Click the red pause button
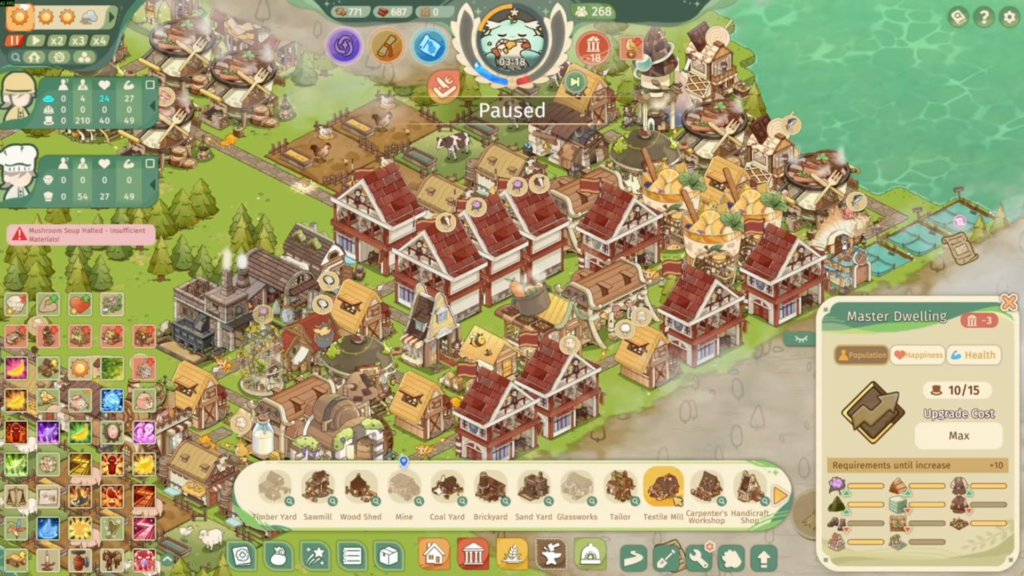This screenshot has height=576, width=1024. [x=15, y=41]
